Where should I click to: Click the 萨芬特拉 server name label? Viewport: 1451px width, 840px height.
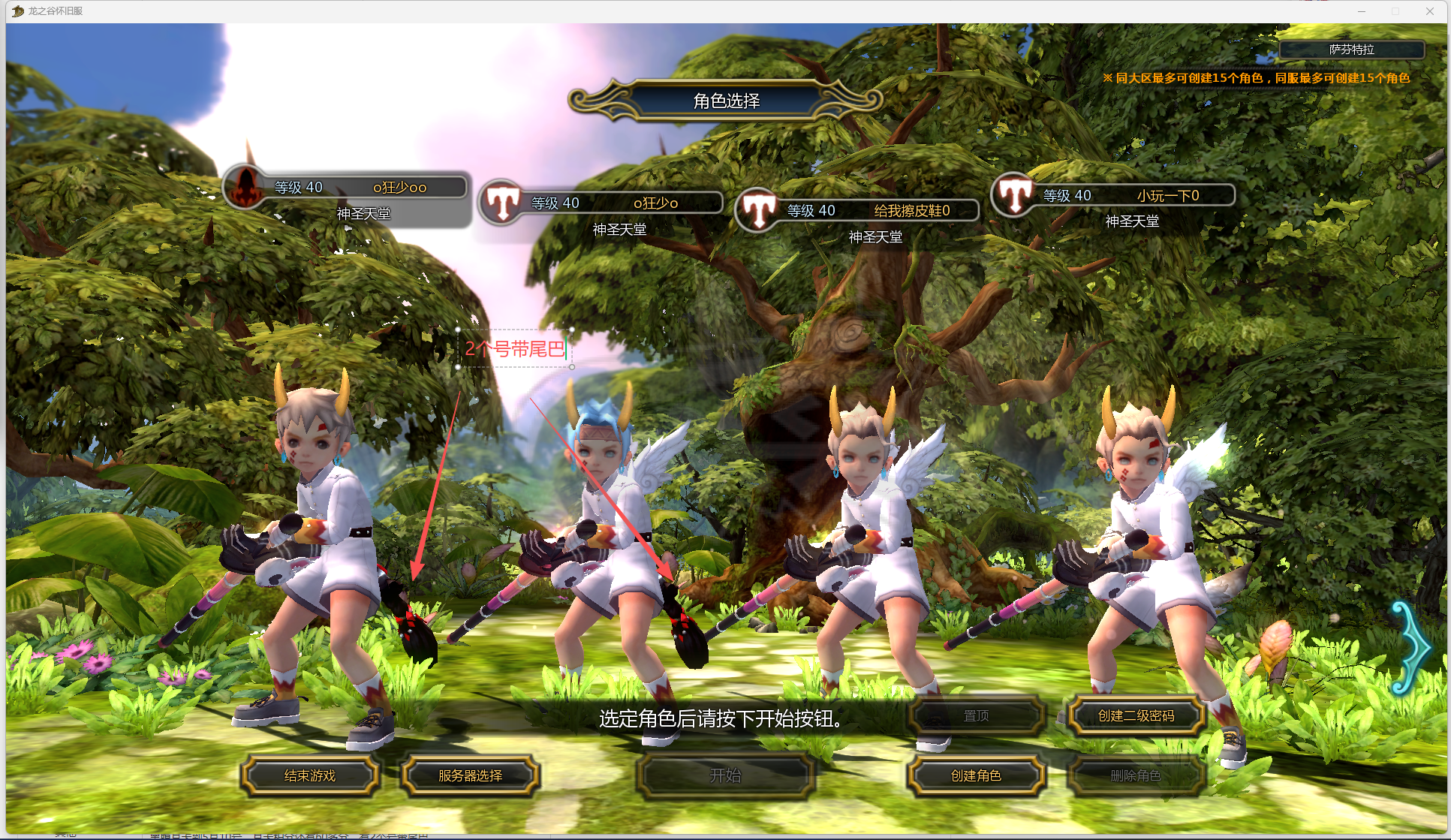1351,50
